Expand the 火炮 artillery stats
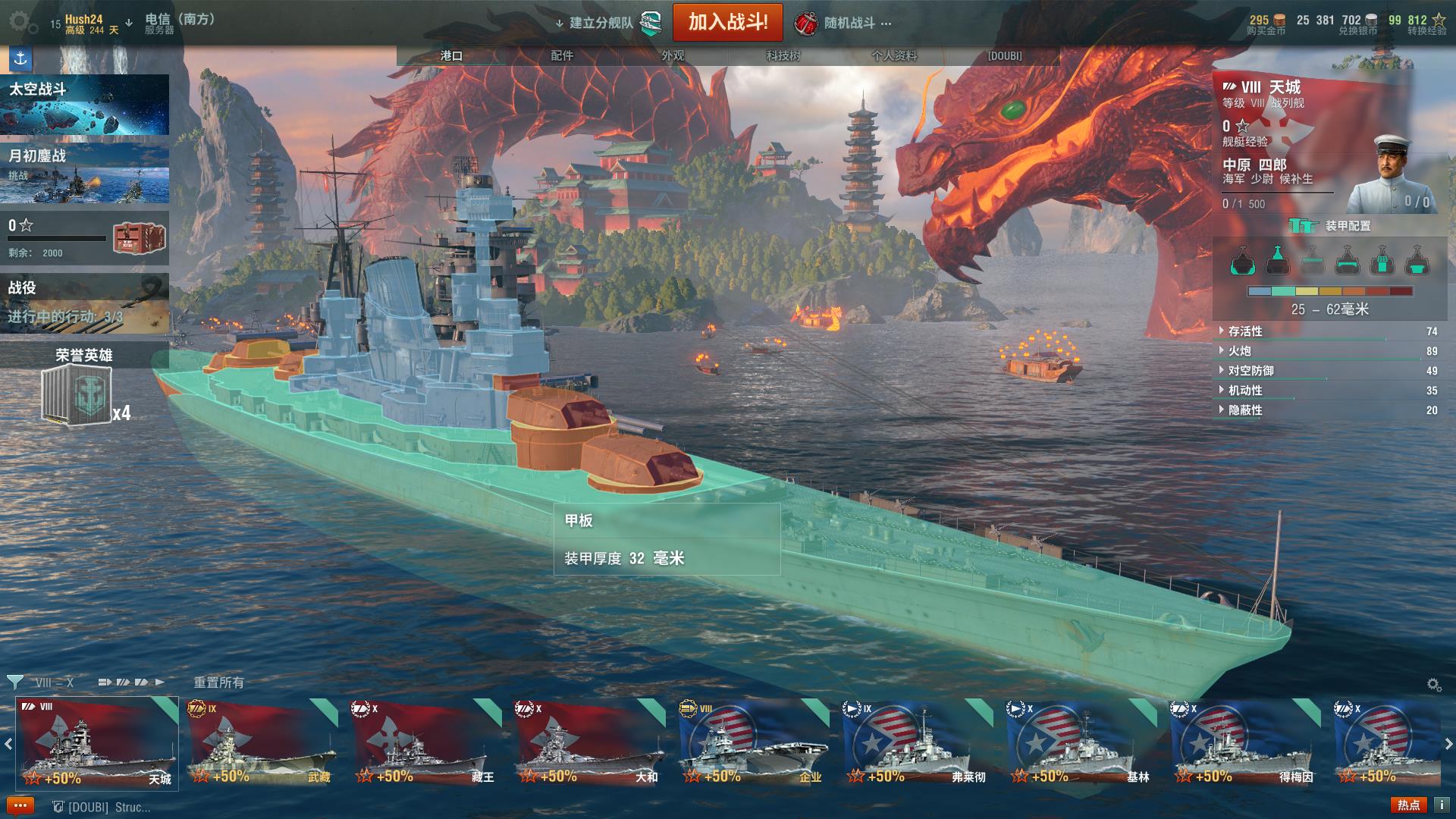 1240,351
